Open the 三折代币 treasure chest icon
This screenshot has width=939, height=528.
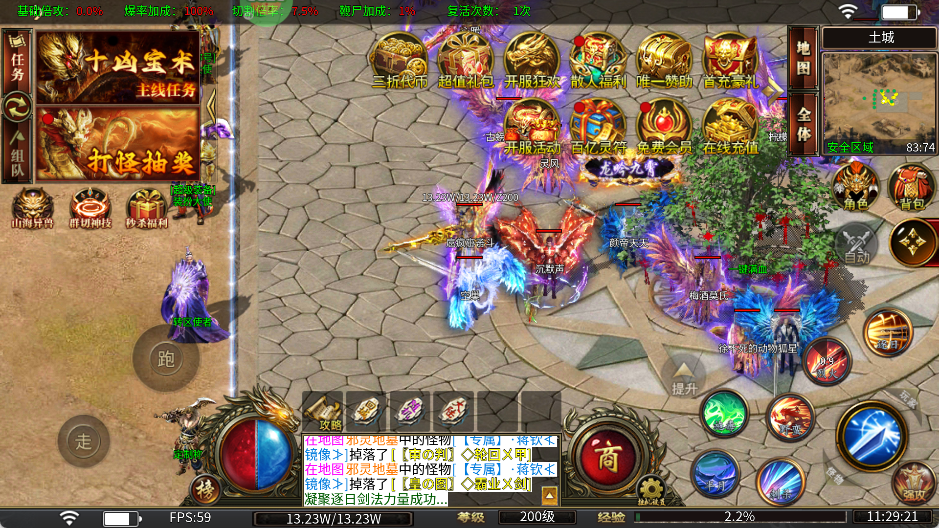point(399,60)
